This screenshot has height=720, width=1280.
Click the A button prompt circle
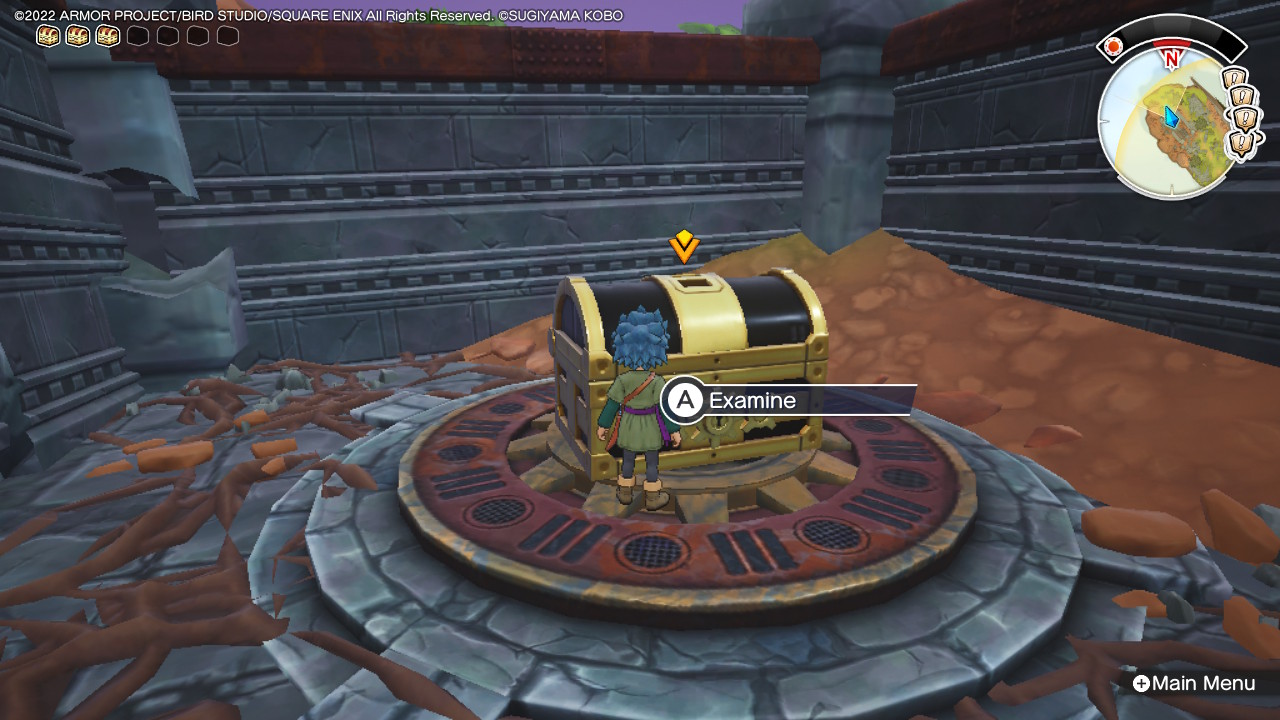(684, 401)
